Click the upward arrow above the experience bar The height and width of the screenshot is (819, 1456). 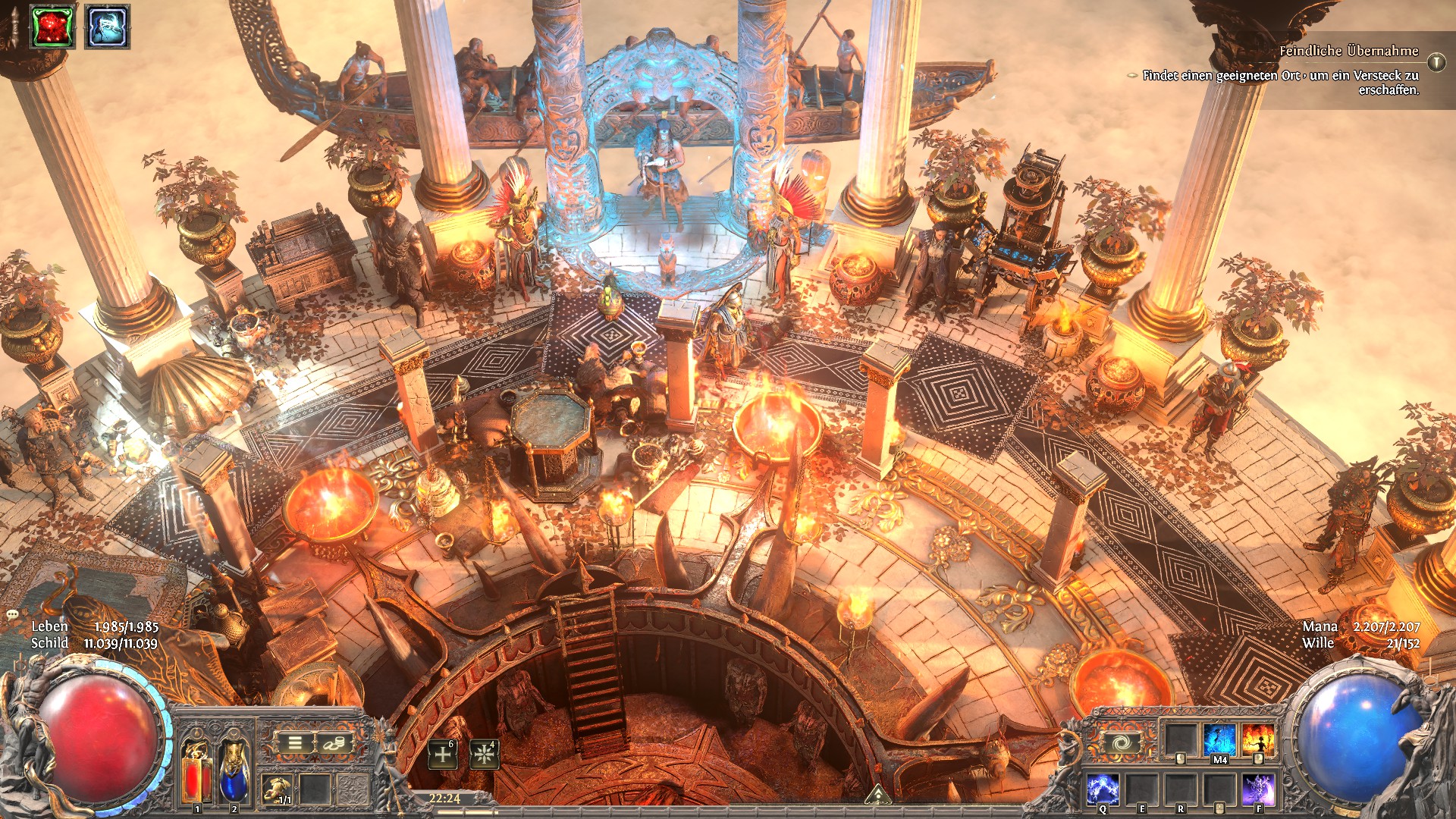point(878,794)
